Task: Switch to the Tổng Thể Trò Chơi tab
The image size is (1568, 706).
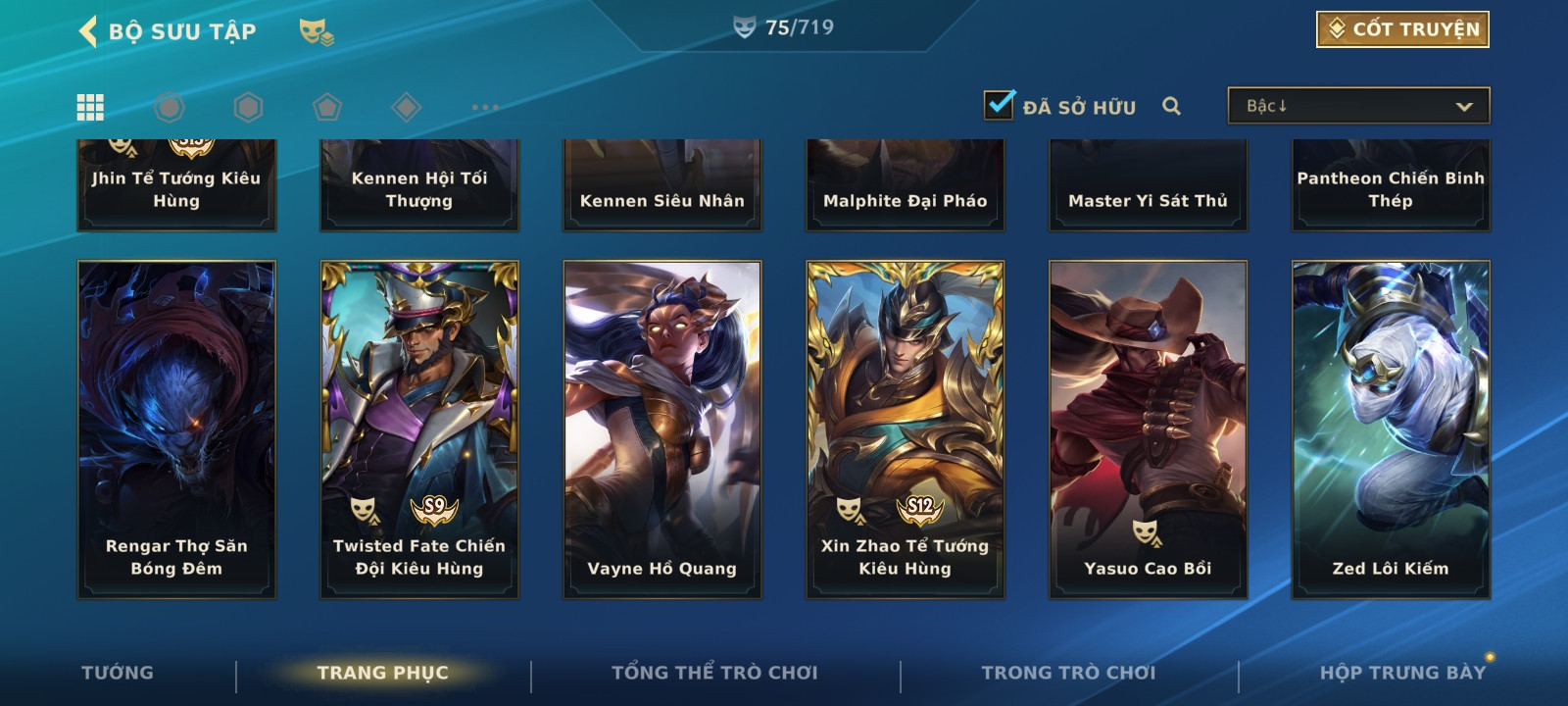Action: pos(714,673)
